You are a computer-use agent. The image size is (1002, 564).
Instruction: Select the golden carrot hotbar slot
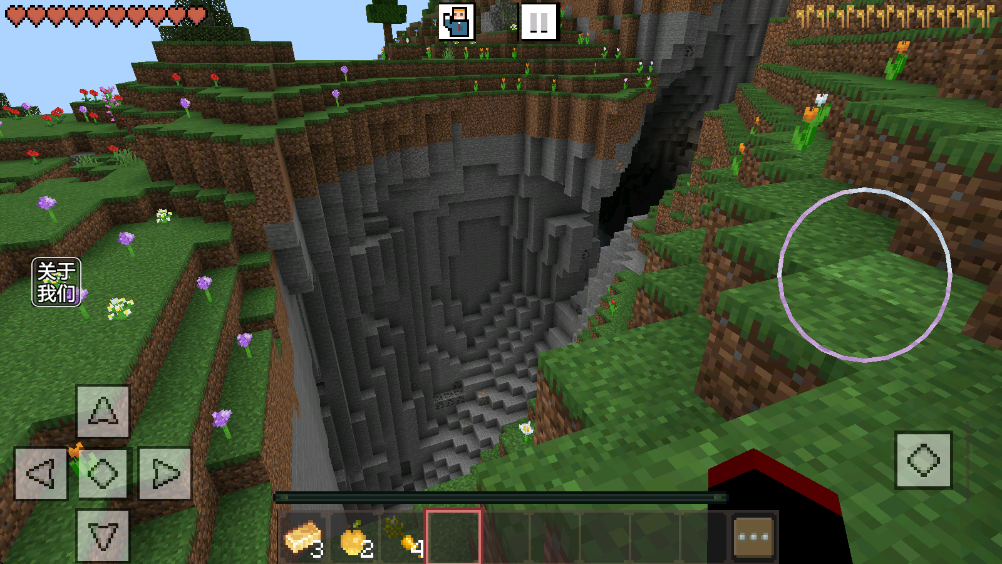pos(404,538)
